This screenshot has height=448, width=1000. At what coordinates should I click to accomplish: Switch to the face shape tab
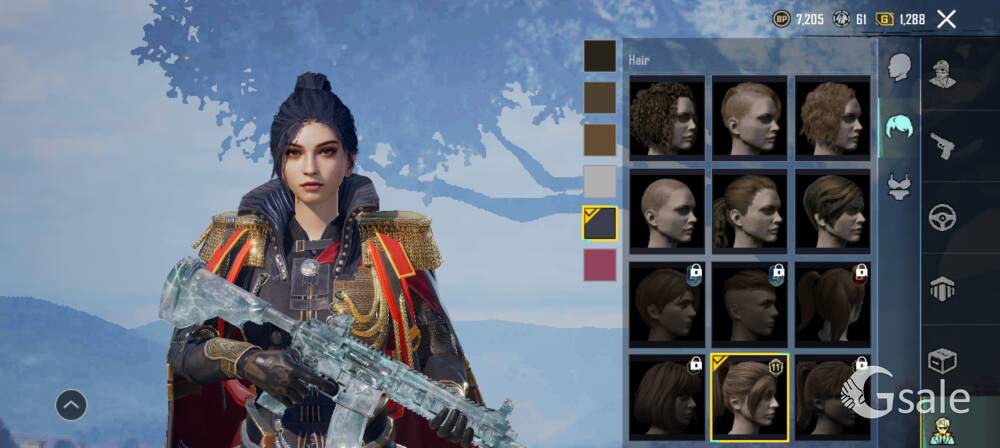pos(899,68)
